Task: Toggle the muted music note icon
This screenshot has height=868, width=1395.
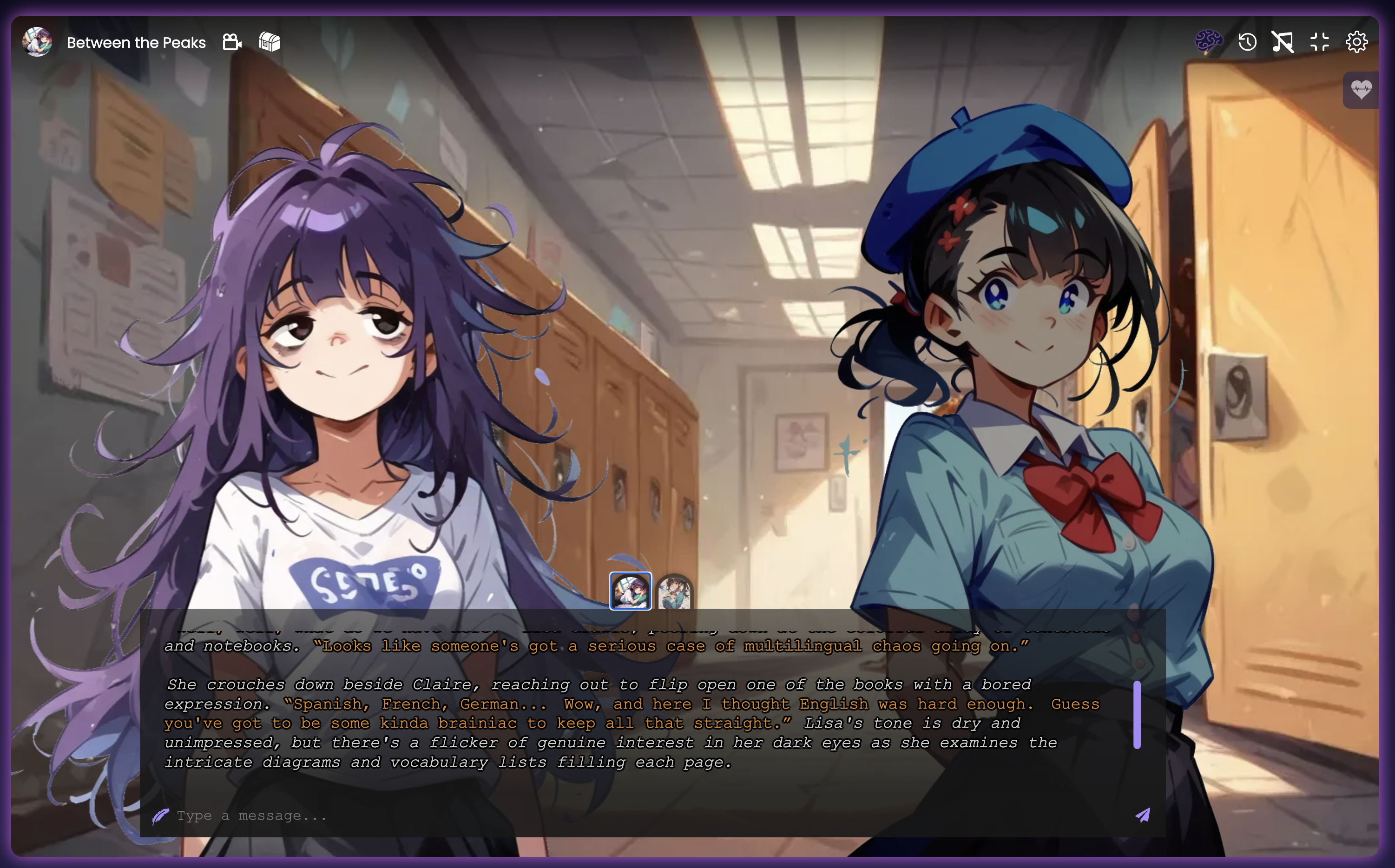Action: click(1283, 42)
